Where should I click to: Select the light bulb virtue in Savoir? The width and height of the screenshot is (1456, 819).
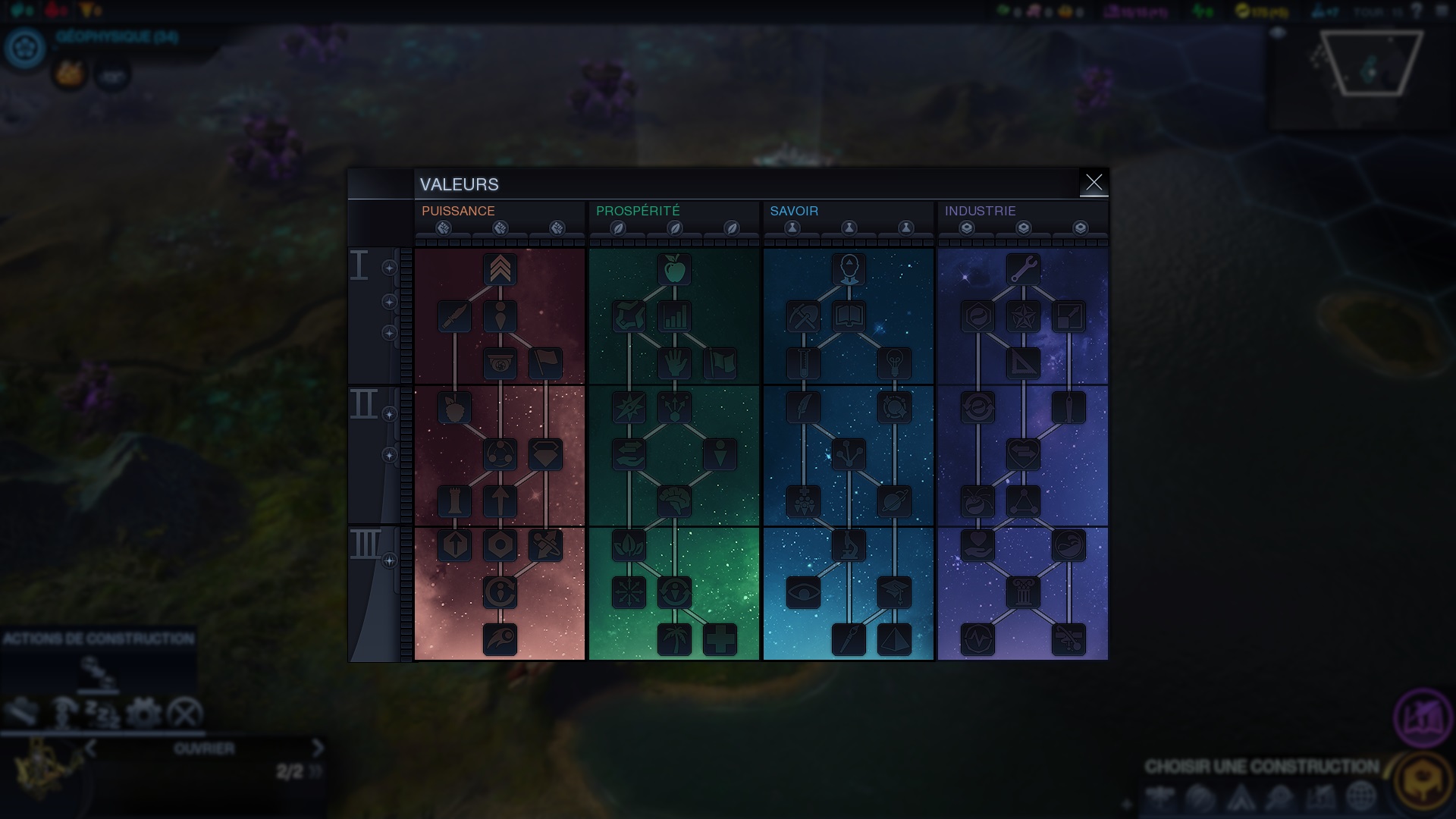894,363
